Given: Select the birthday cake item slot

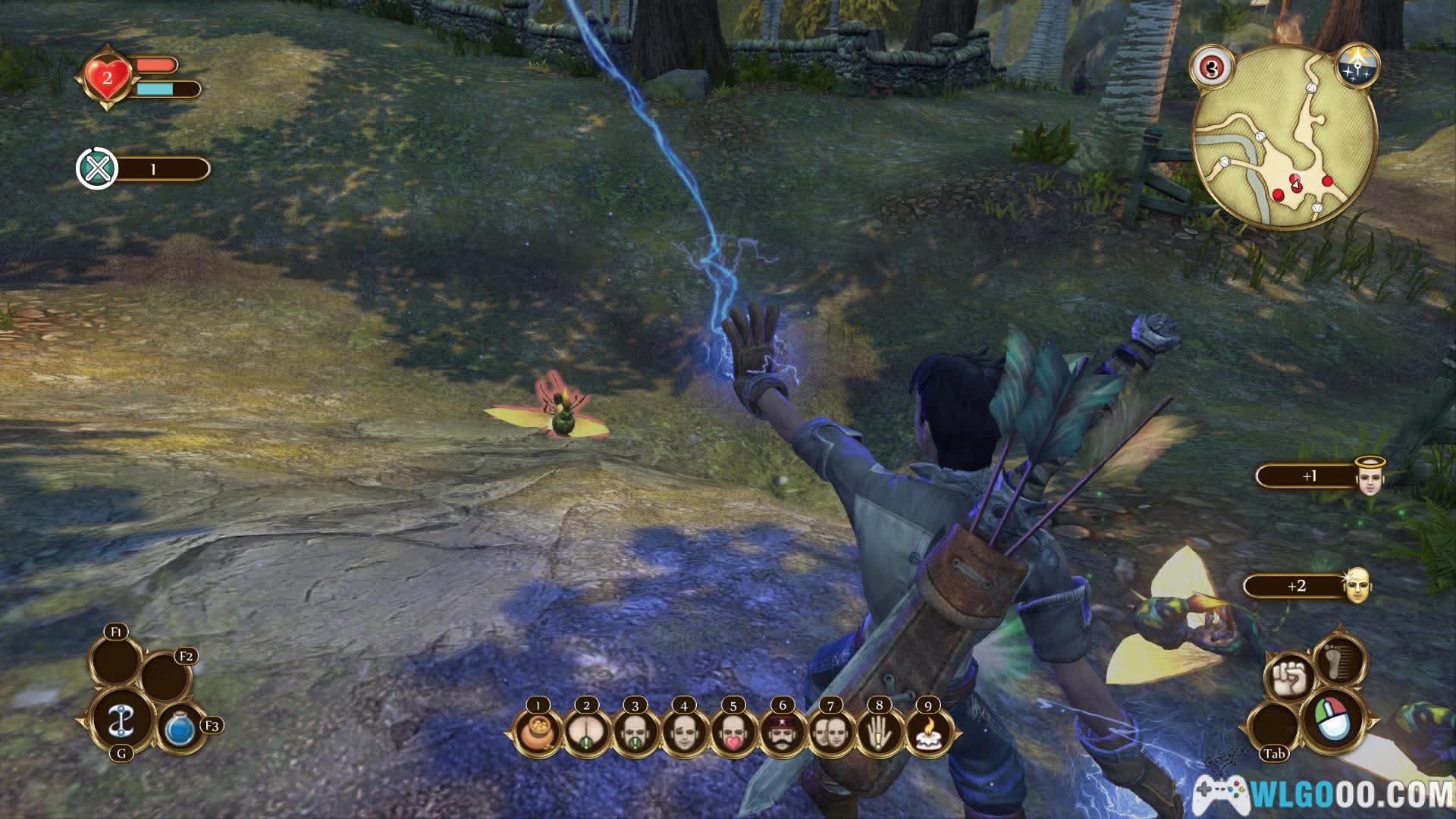Looking at the screenshot, I should [x=928, y=733].
